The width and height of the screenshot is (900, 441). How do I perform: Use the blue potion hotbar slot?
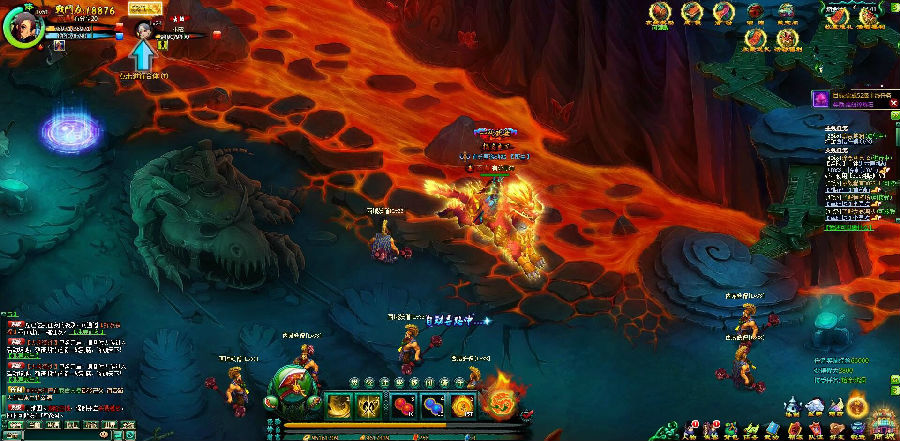[x=433, y=404]
